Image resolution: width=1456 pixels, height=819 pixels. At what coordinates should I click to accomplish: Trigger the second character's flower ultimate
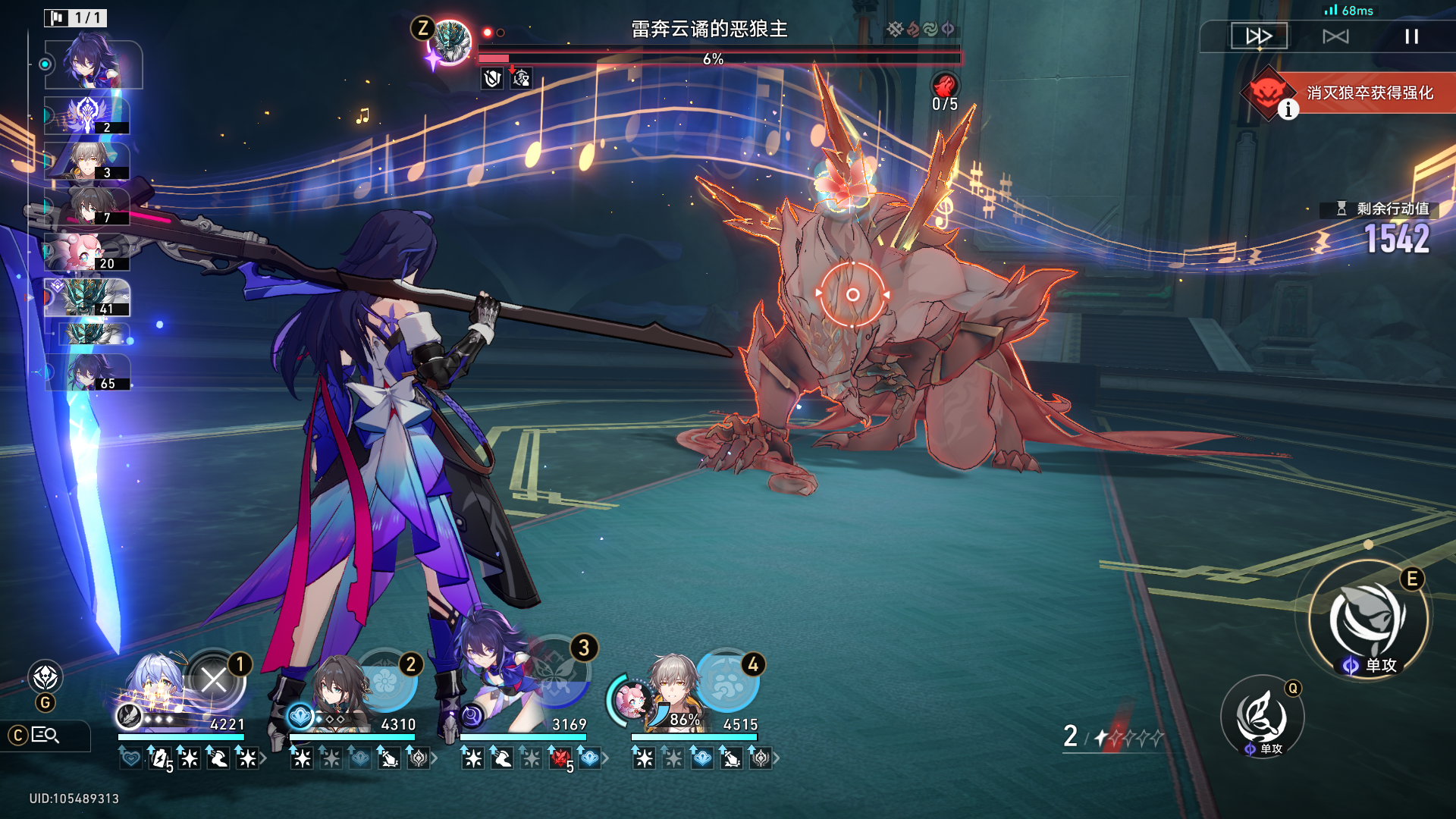[386, 681]
